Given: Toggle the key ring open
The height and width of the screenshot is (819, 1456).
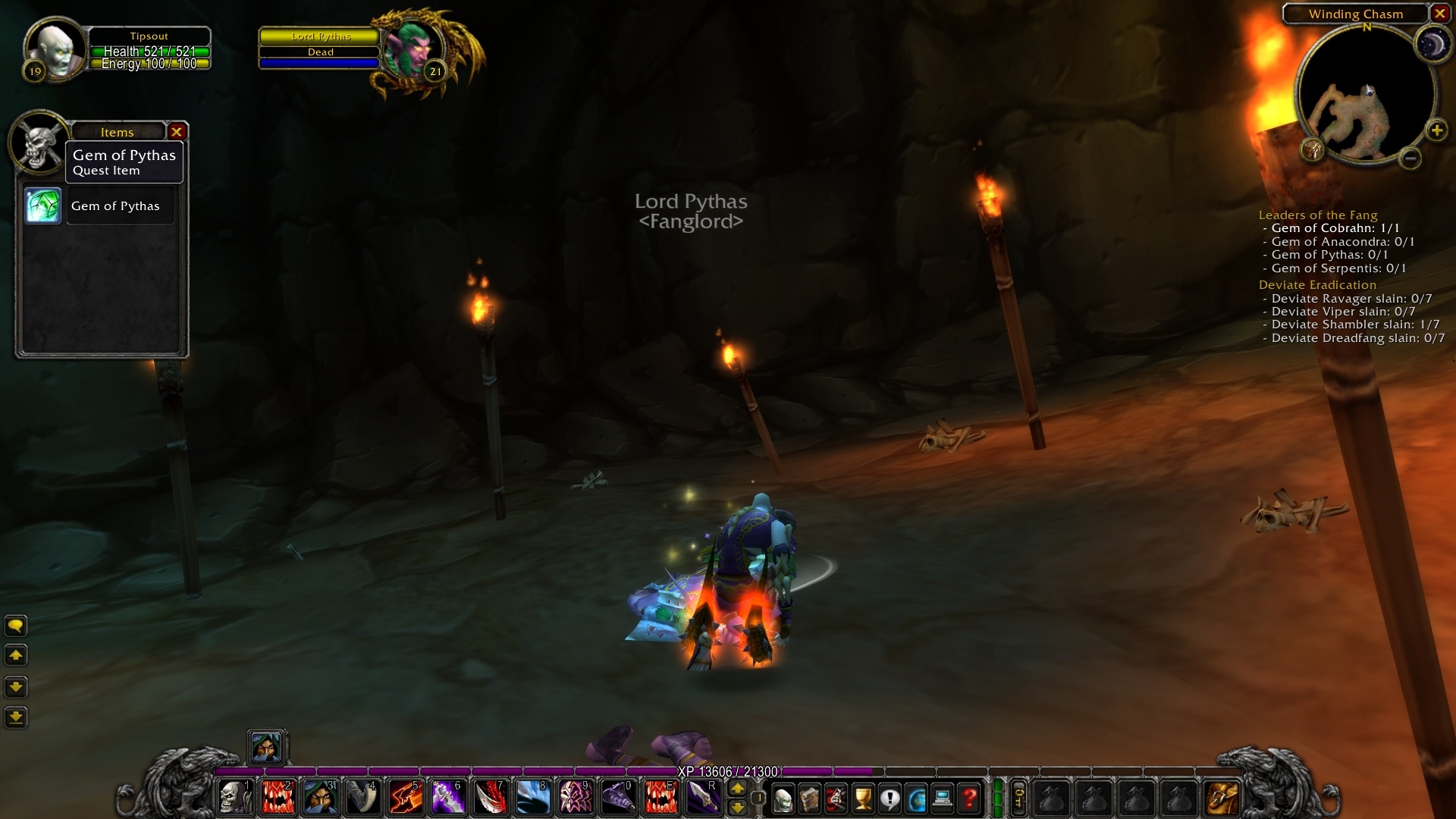Looking at the screenshot, I should 1018,799.
